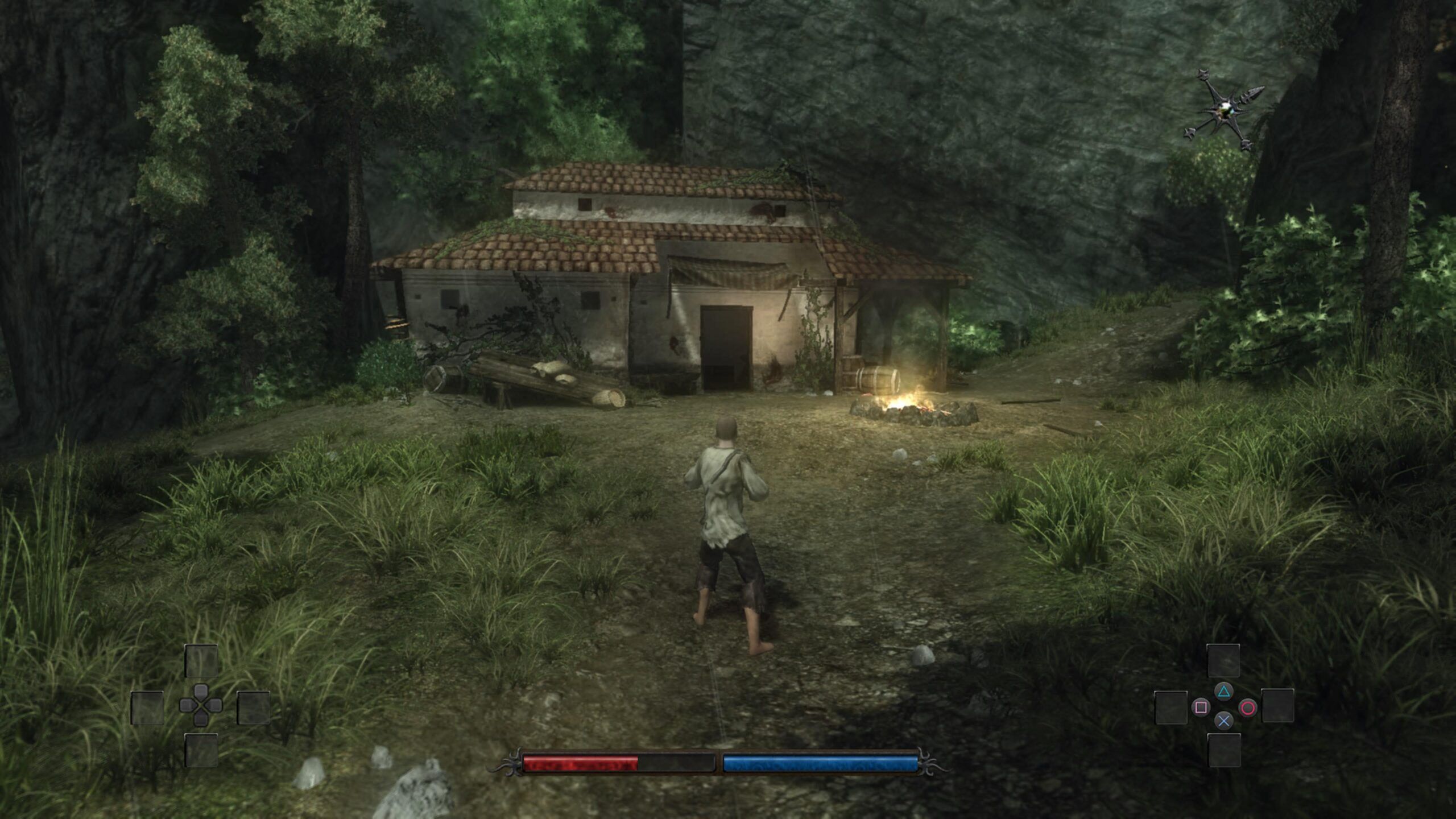Click the D-pad down quick slot
Viewport: 1456px width, 819px height.
(201, 750)
